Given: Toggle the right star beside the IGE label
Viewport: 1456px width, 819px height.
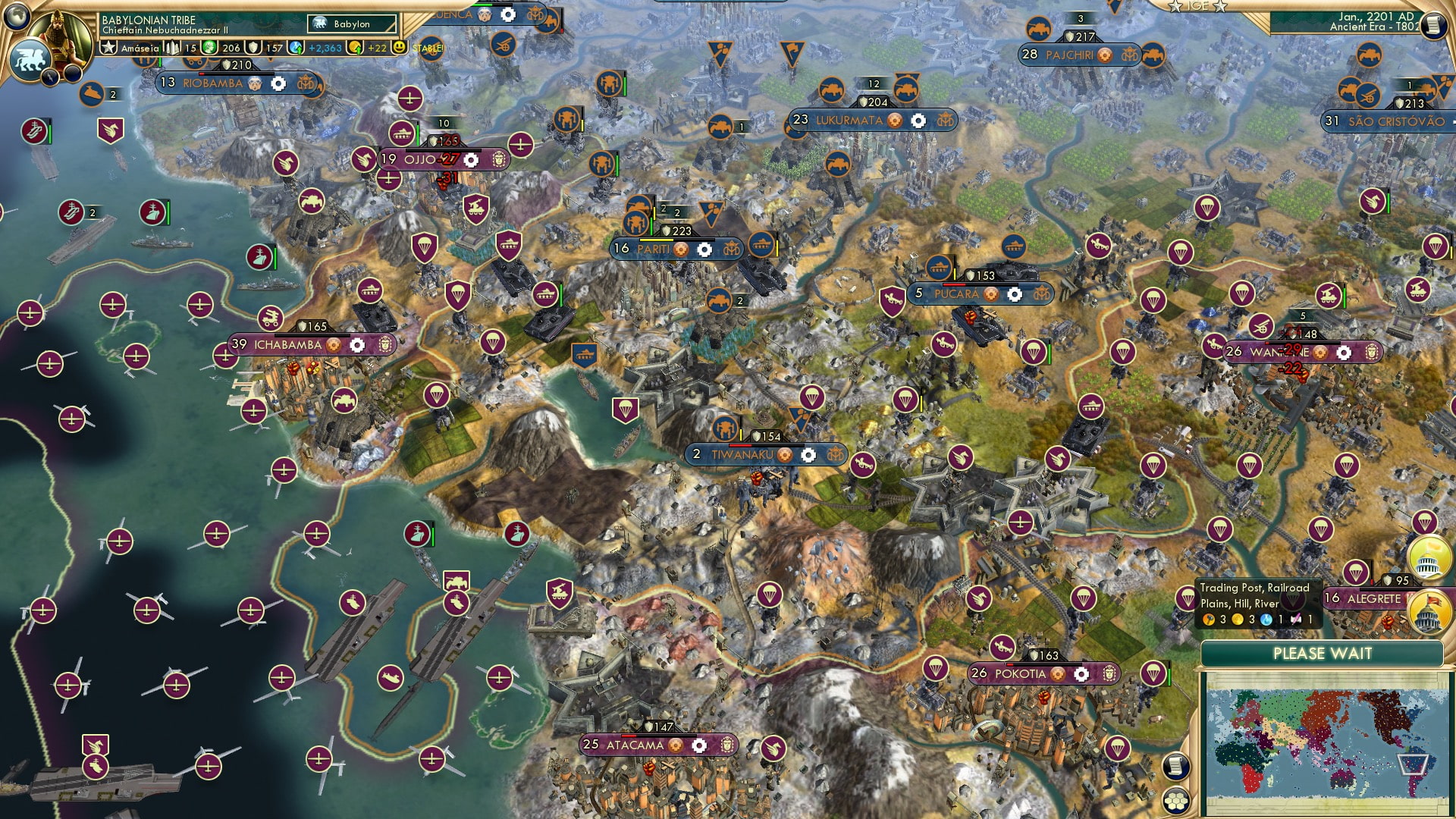Looking at the screenshot, I should click(1220, 7).
